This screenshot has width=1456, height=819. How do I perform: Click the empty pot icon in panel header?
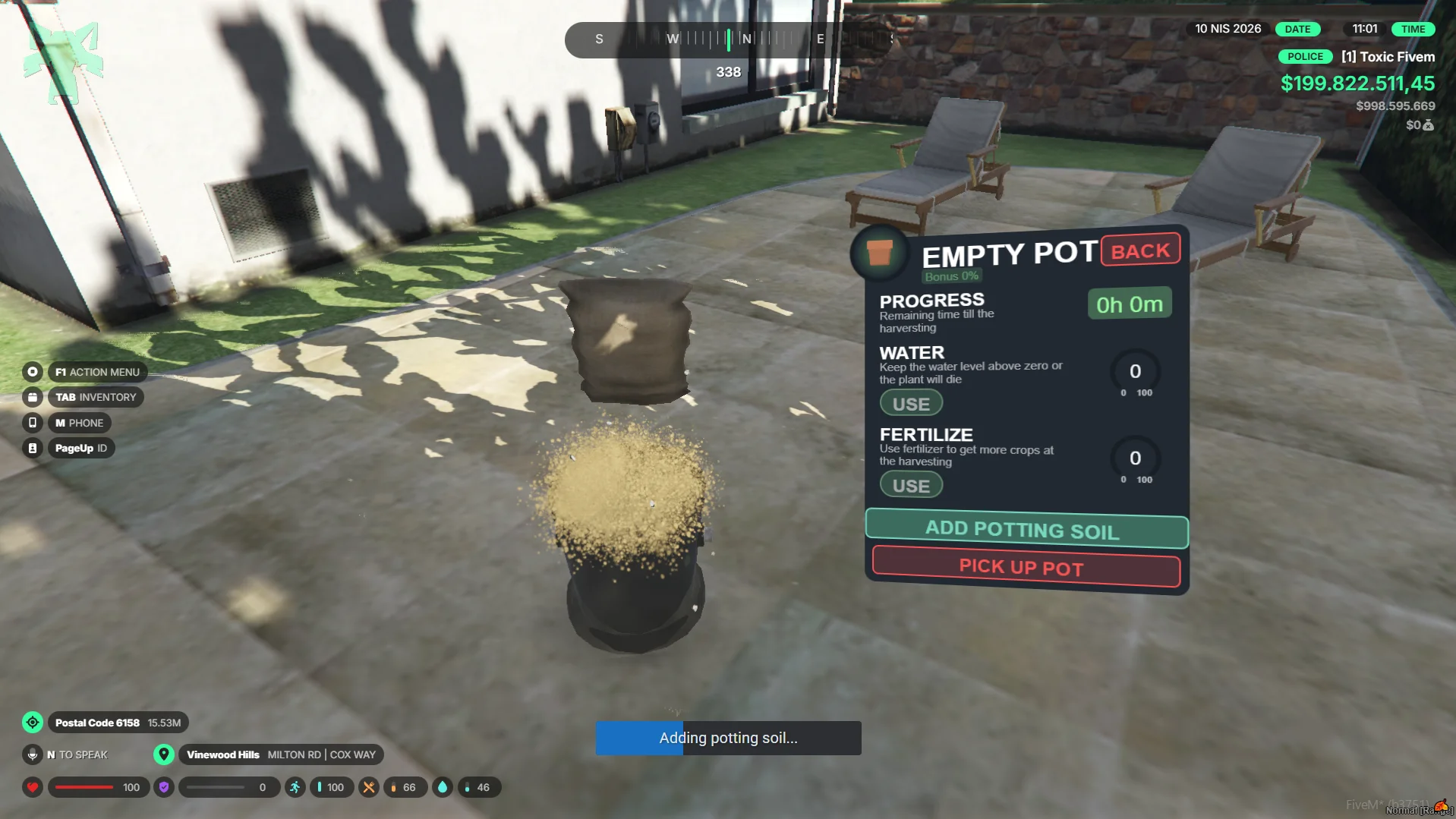point(880,253)
